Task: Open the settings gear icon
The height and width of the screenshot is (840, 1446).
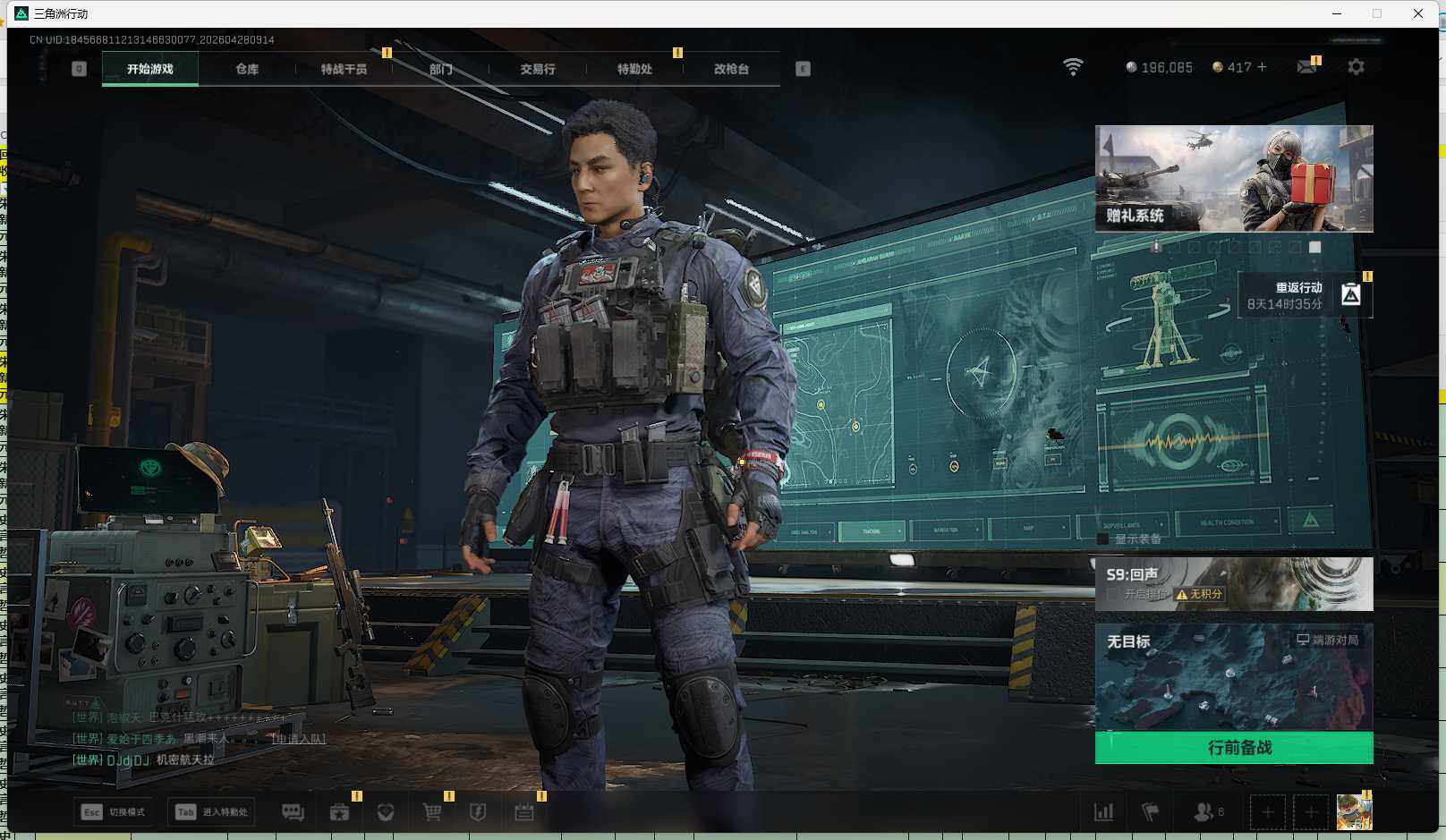Action: [x=1356, y=67]
